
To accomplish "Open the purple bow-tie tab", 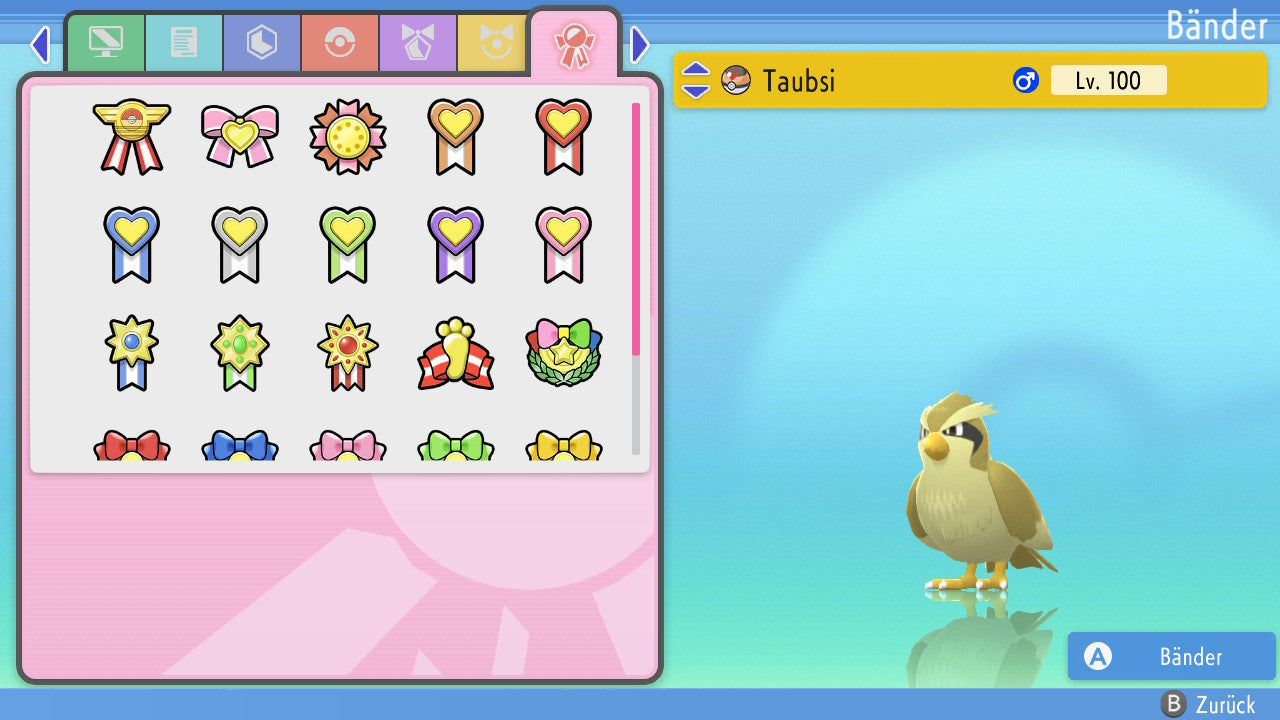I will (x=418, y=43).
